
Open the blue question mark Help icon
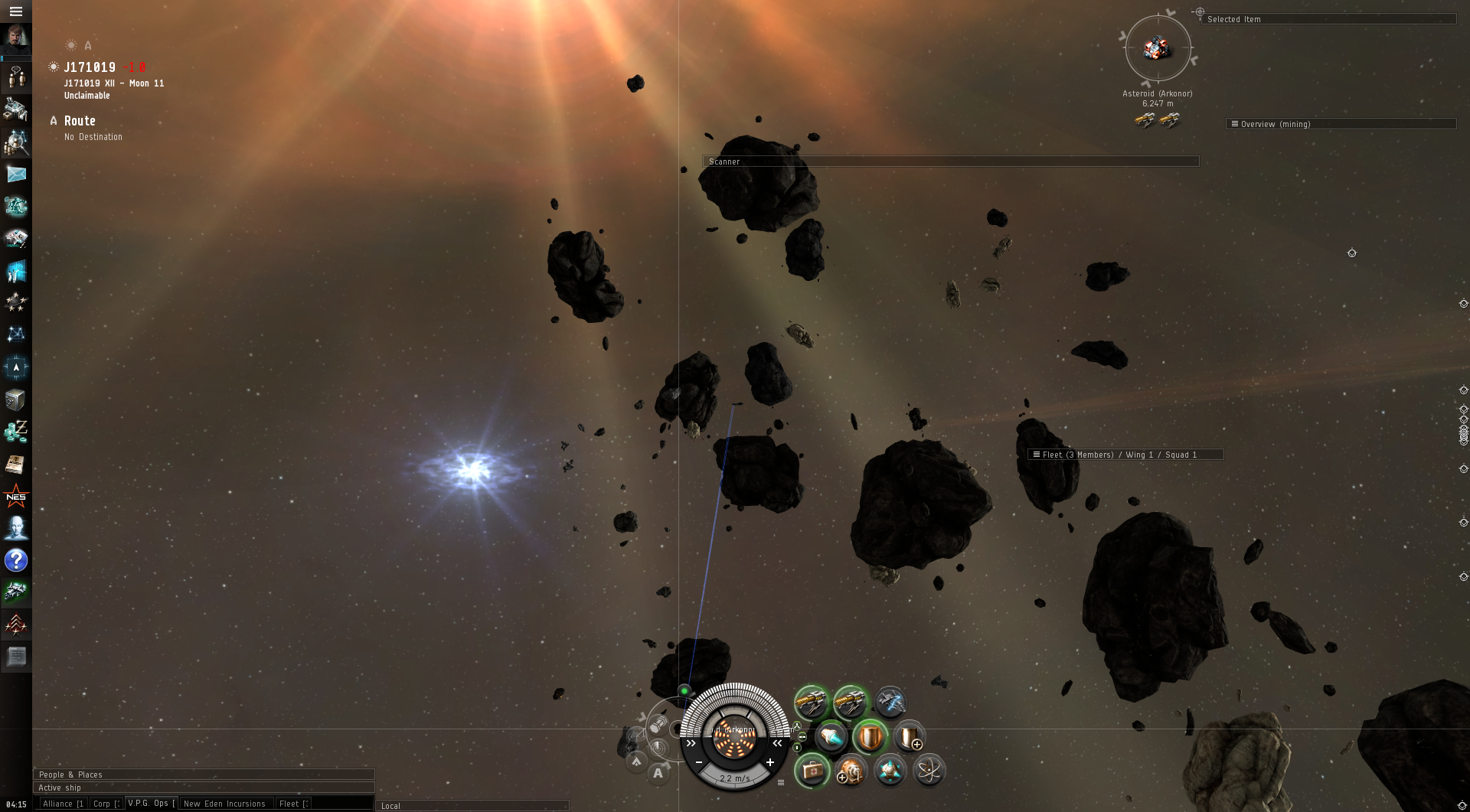16,561
